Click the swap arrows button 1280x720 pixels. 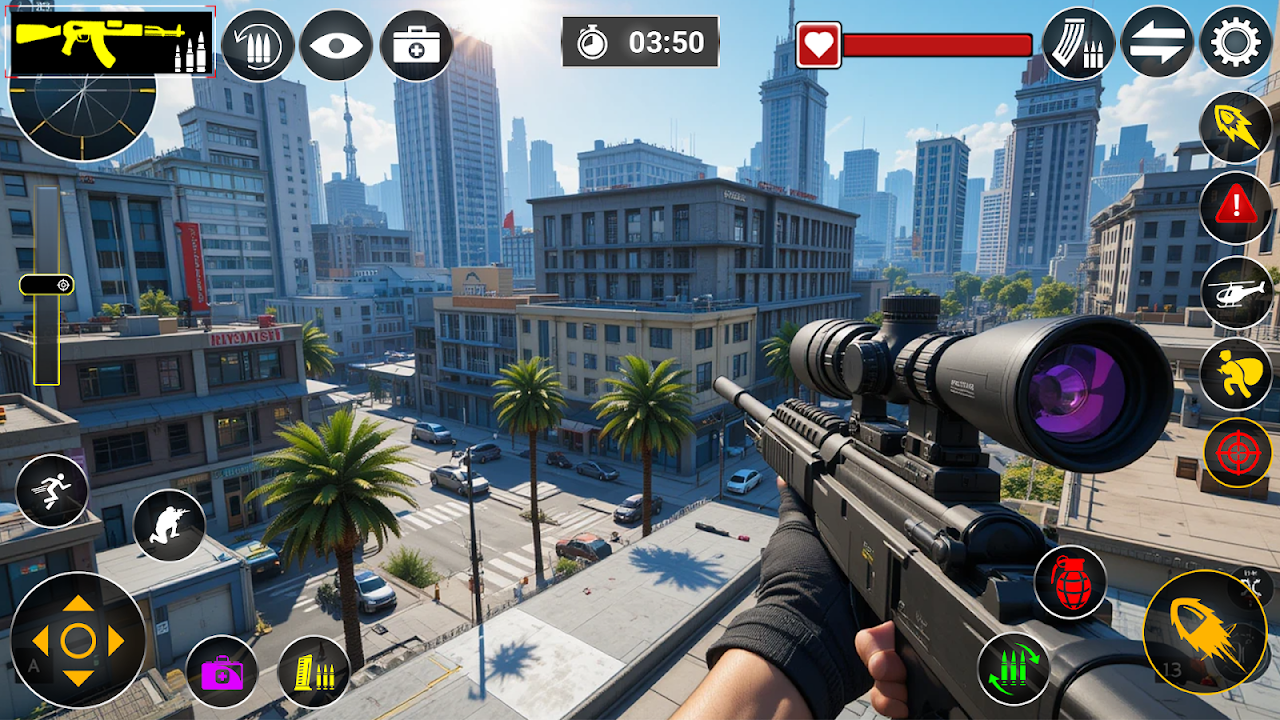tap(1157, 43)
